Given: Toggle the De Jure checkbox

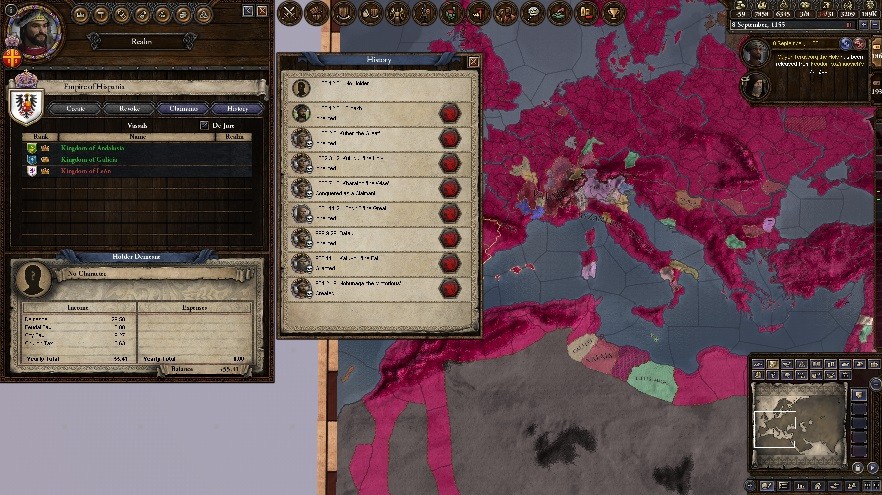Looking at the screenshot, I should click(205, 125).
